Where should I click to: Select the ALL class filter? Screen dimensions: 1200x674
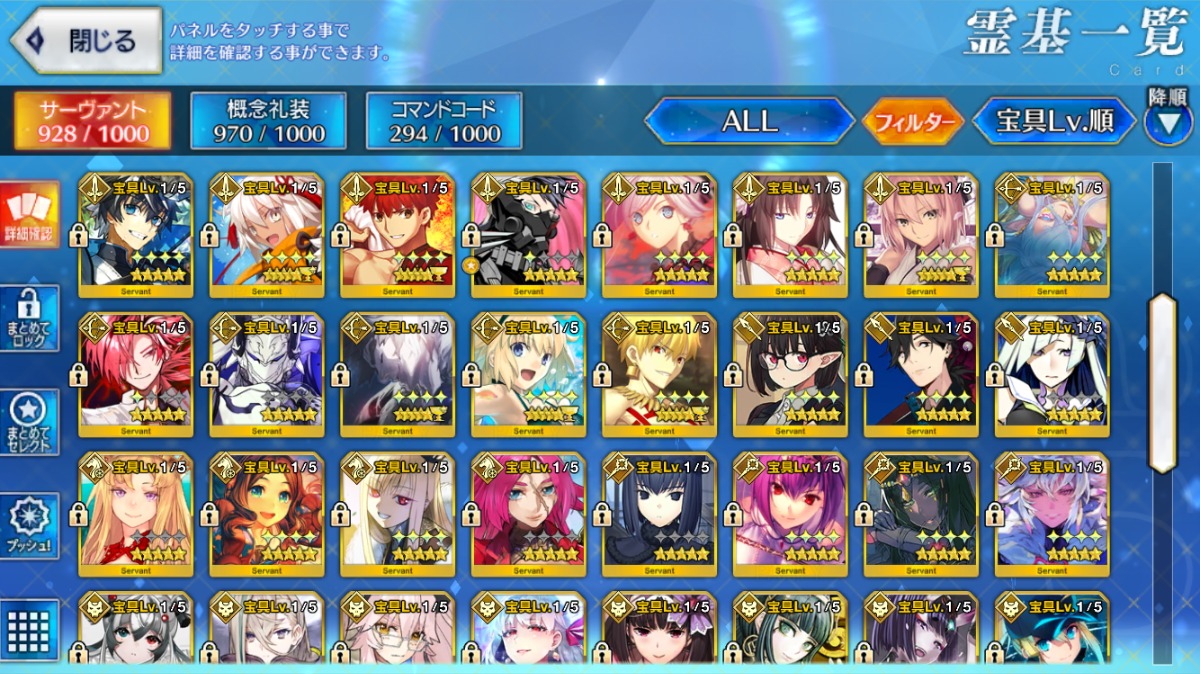coord(749,121)
